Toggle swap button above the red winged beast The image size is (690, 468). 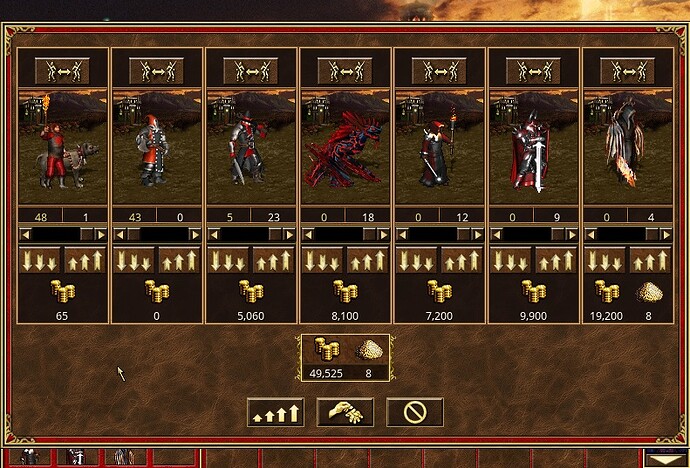point(345,70)
